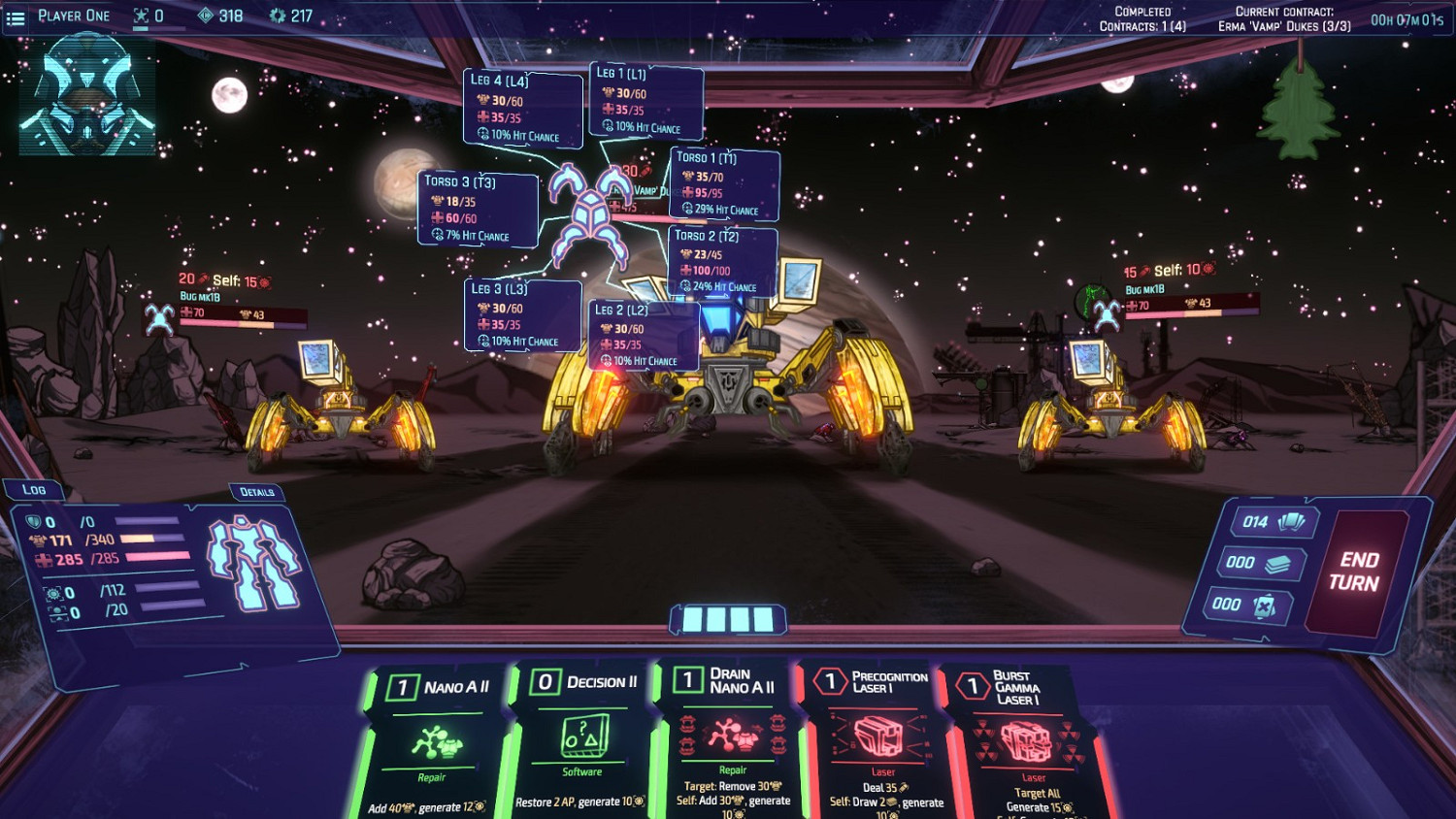Image resolution: width=1456 pixels, height=819 pixels.
Task: Click the gear currency icon showing 217
Action: [278, 16]
